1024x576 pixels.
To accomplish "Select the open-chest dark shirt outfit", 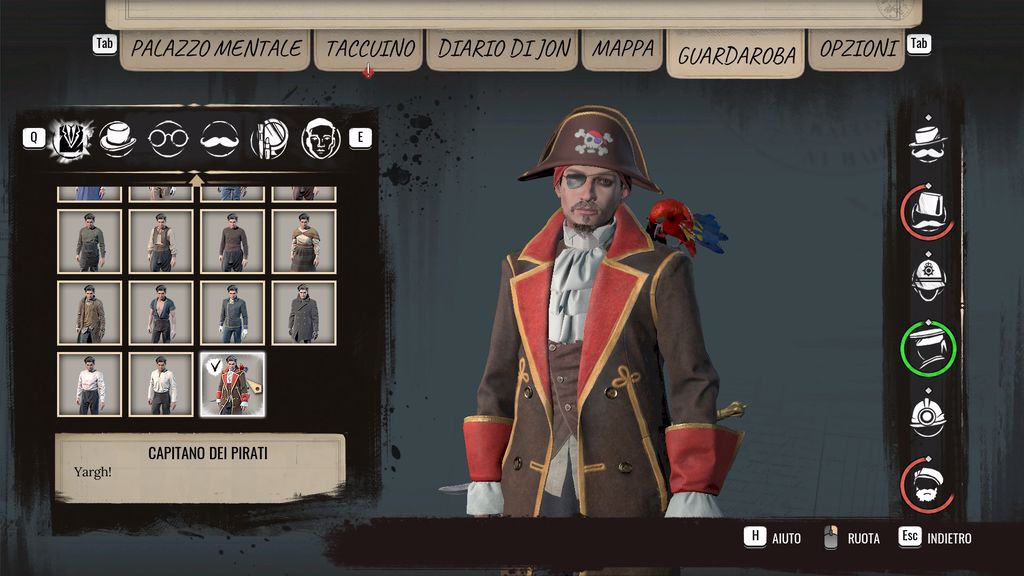I will 161,313.
